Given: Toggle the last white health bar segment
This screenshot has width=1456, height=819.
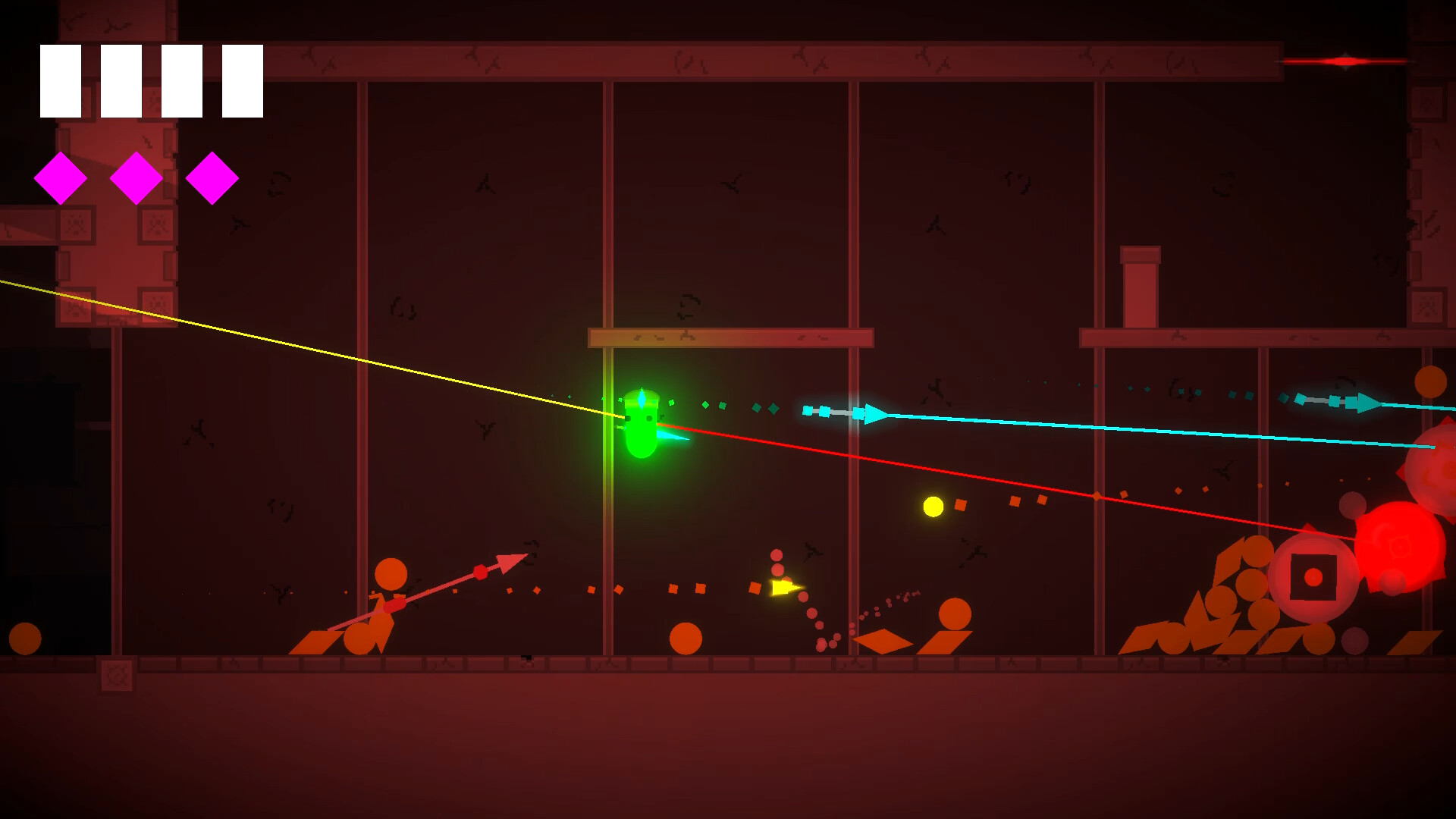Looking at the screenshot, I should pos(241,80).
